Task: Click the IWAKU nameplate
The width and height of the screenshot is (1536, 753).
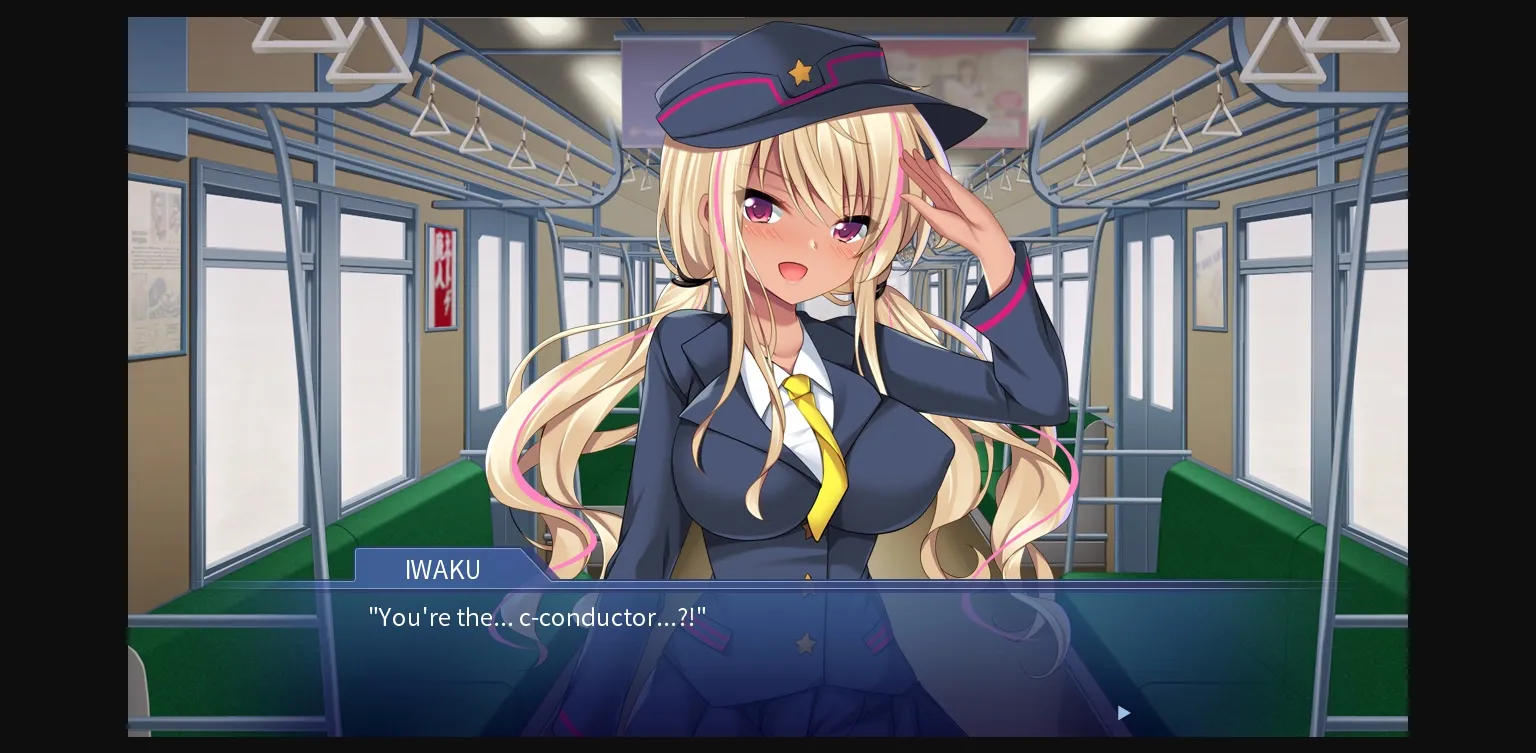Action: coord(443,570)
